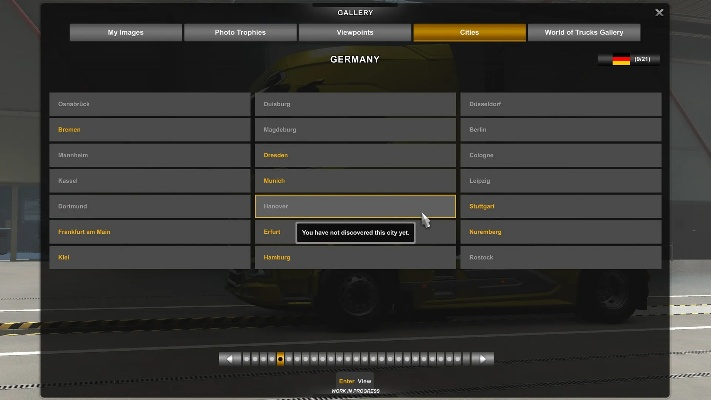
Task: Switch to the My Images tab
Action: (126, 33)
